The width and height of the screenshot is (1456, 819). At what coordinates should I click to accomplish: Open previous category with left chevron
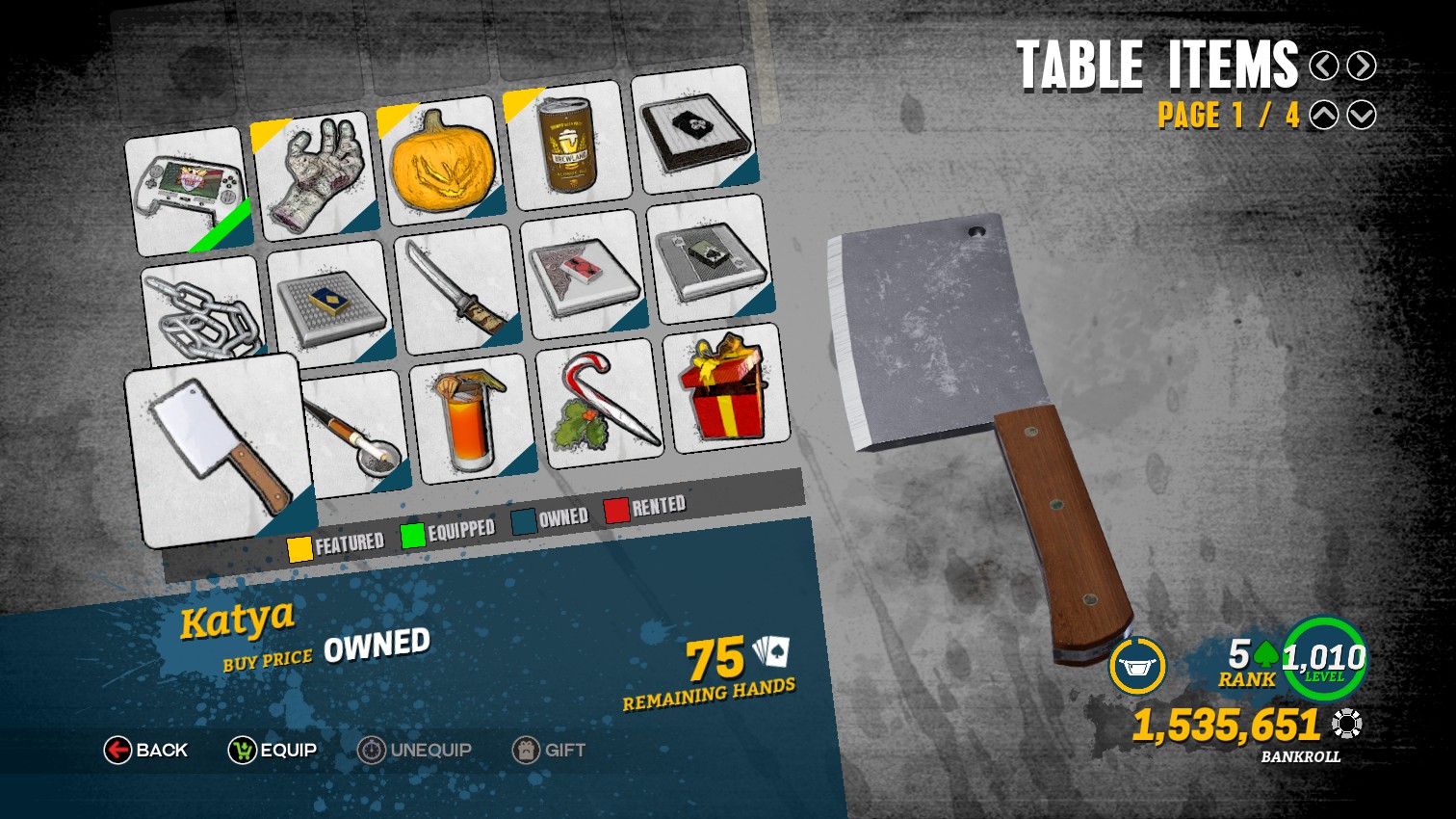[x=1325, y=66]
